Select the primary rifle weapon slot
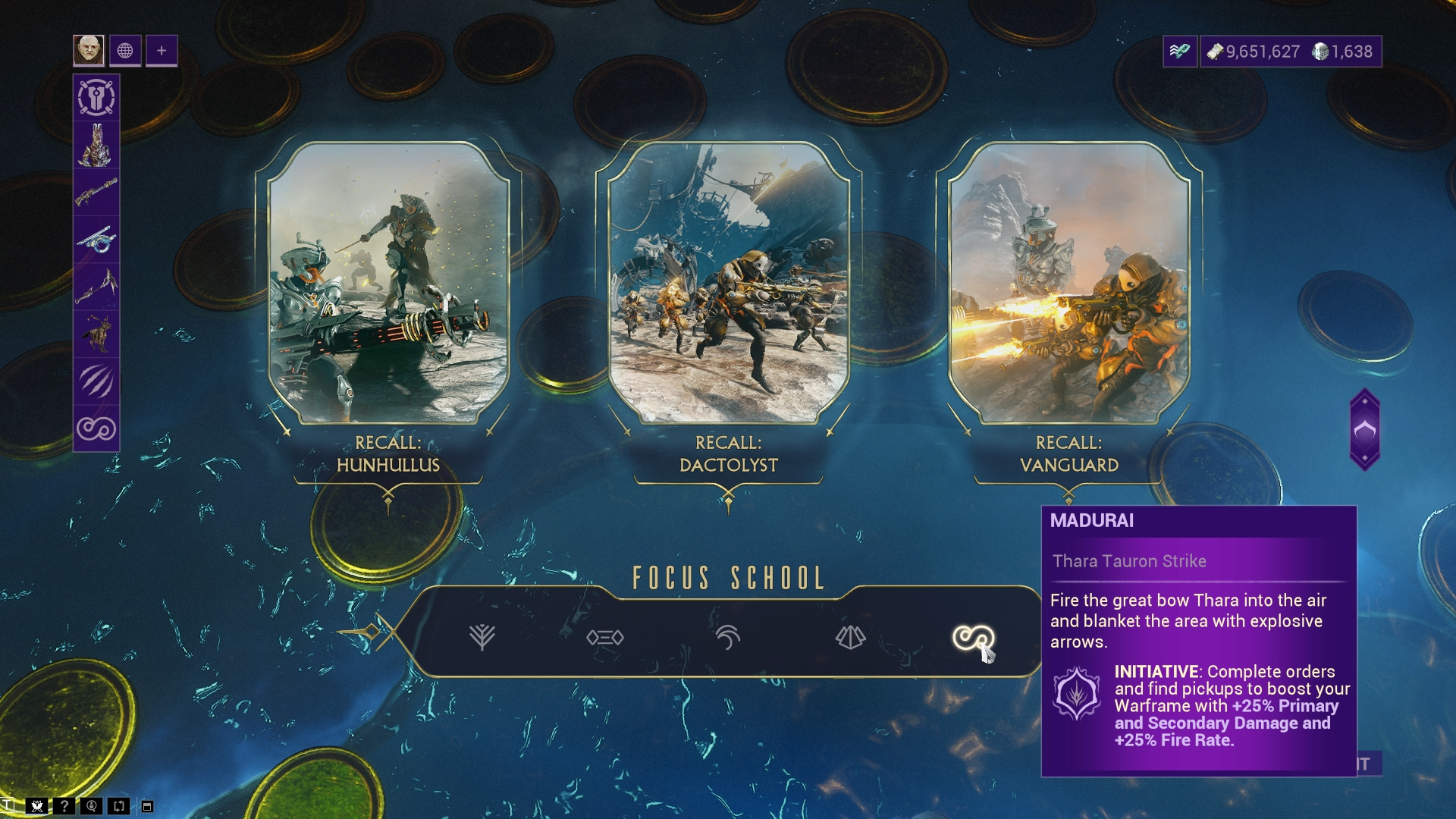This screenshot has width=1456, height=819. click(x=96, y=192)
